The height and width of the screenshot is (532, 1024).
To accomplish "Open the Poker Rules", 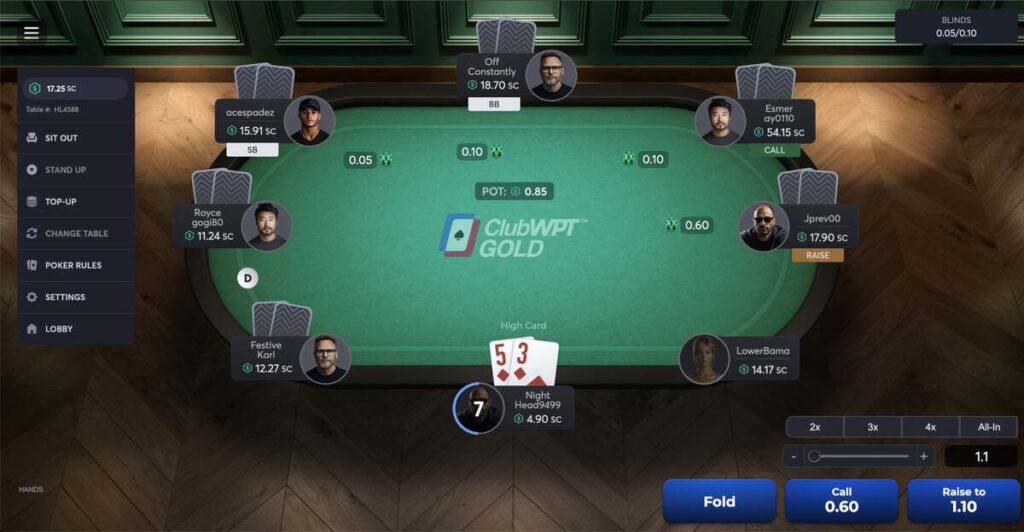I will [x=73, y=265].
